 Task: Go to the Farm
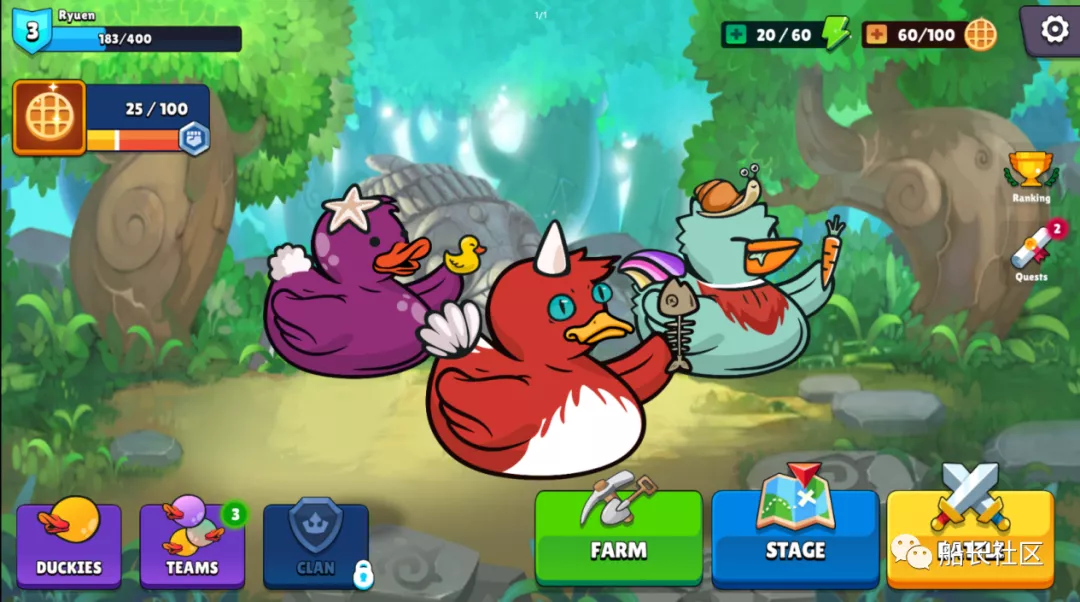click(x=618, y=537)
